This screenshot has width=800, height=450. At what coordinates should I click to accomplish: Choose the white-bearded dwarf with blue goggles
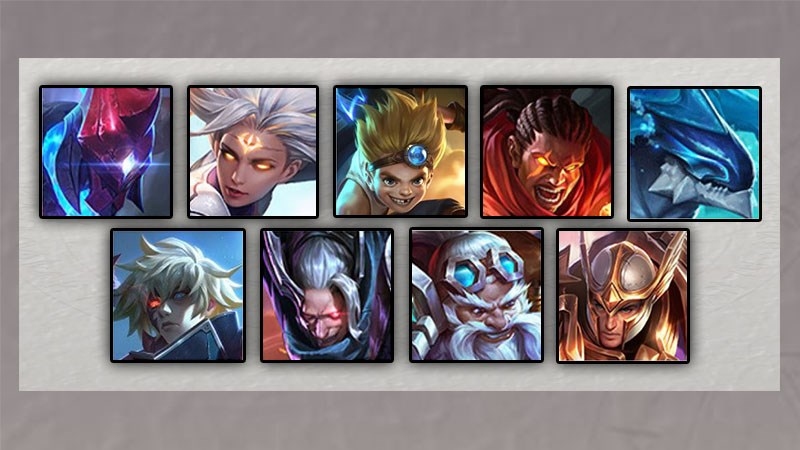(x=476, y=295)
